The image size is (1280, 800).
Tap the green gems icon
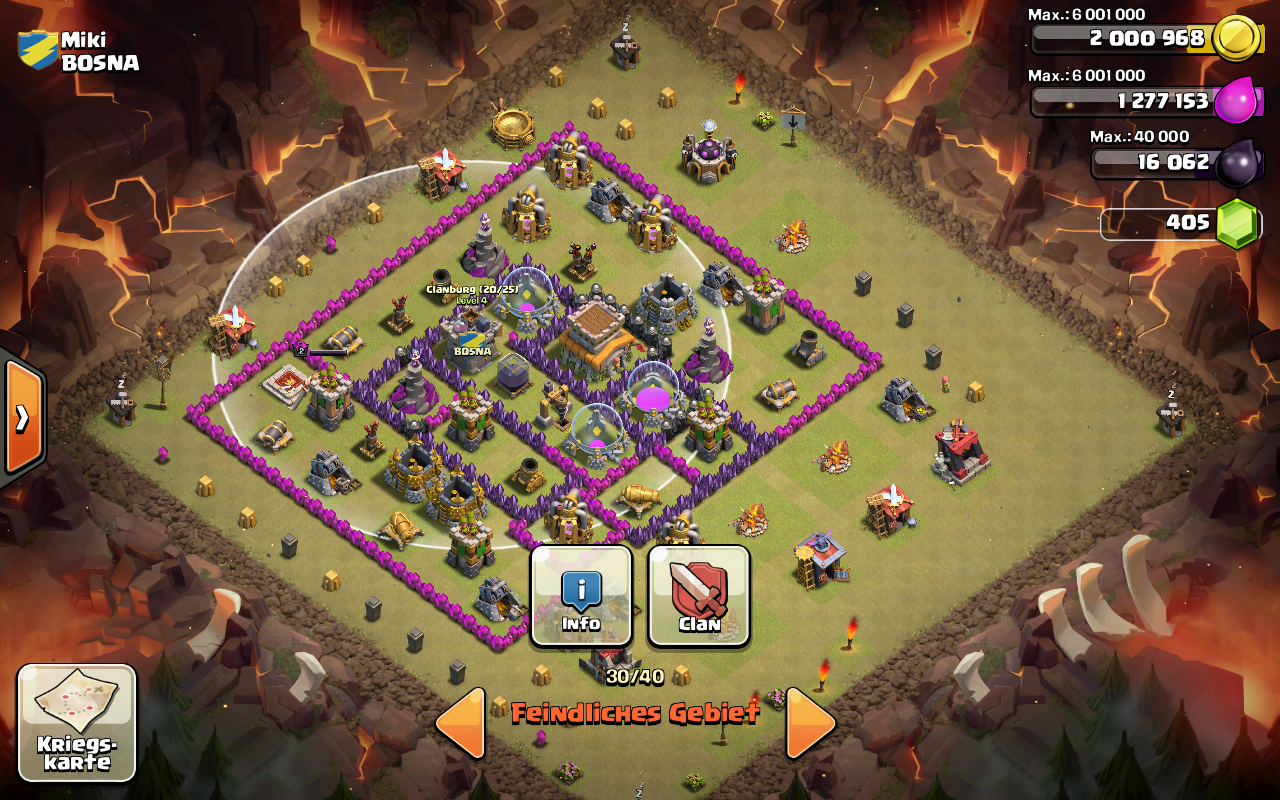(x=1238, y=222)
